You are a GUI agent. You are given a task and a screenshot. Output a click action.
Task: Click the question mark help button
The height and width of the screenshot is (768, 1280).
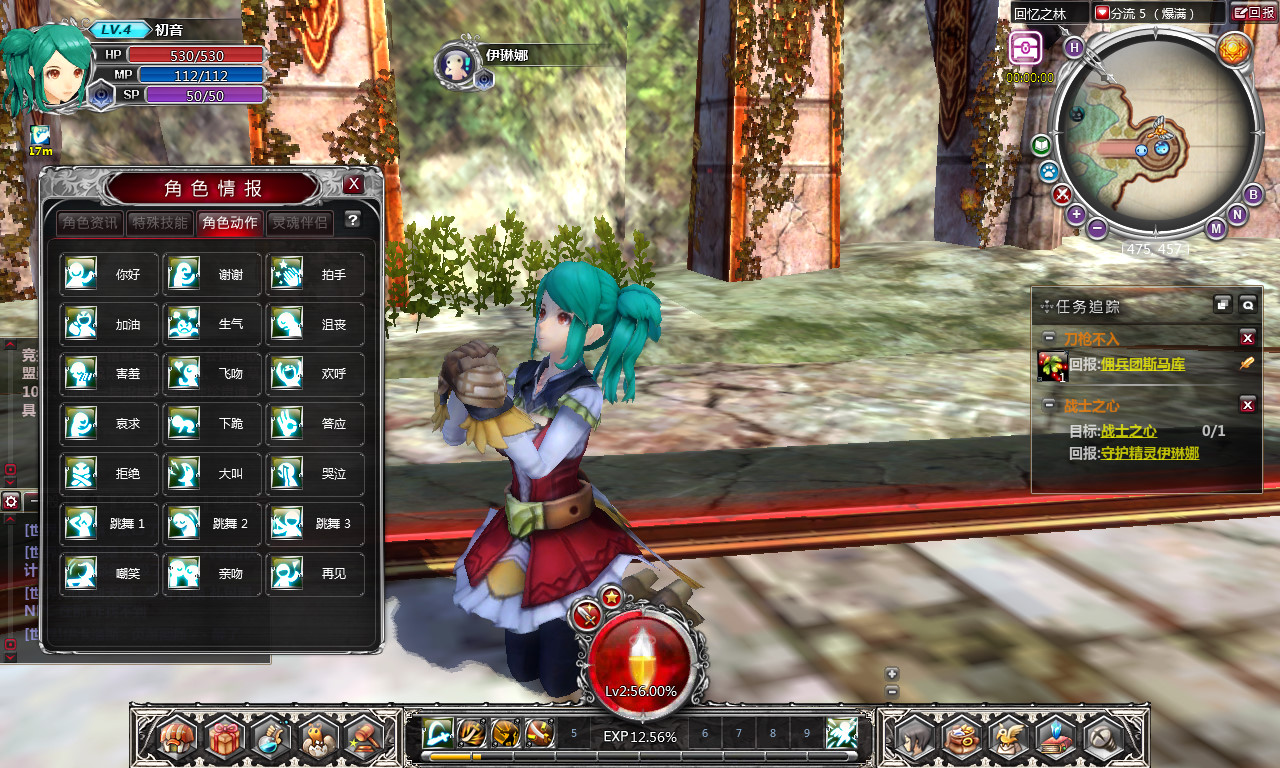pyautogui.click(x=352, y=220)
